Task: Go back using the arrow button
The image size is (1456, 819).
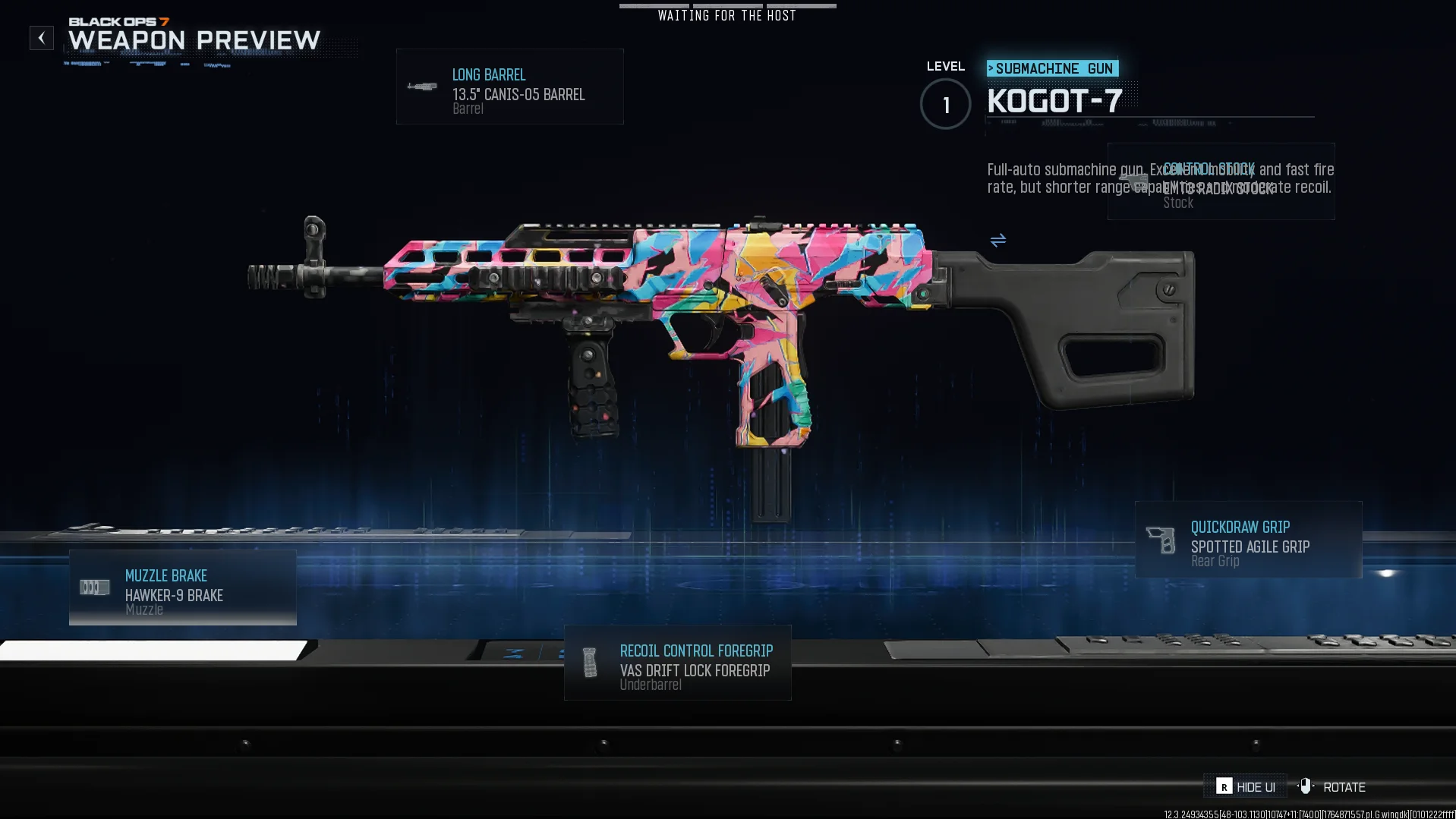Action: point(42,38)
